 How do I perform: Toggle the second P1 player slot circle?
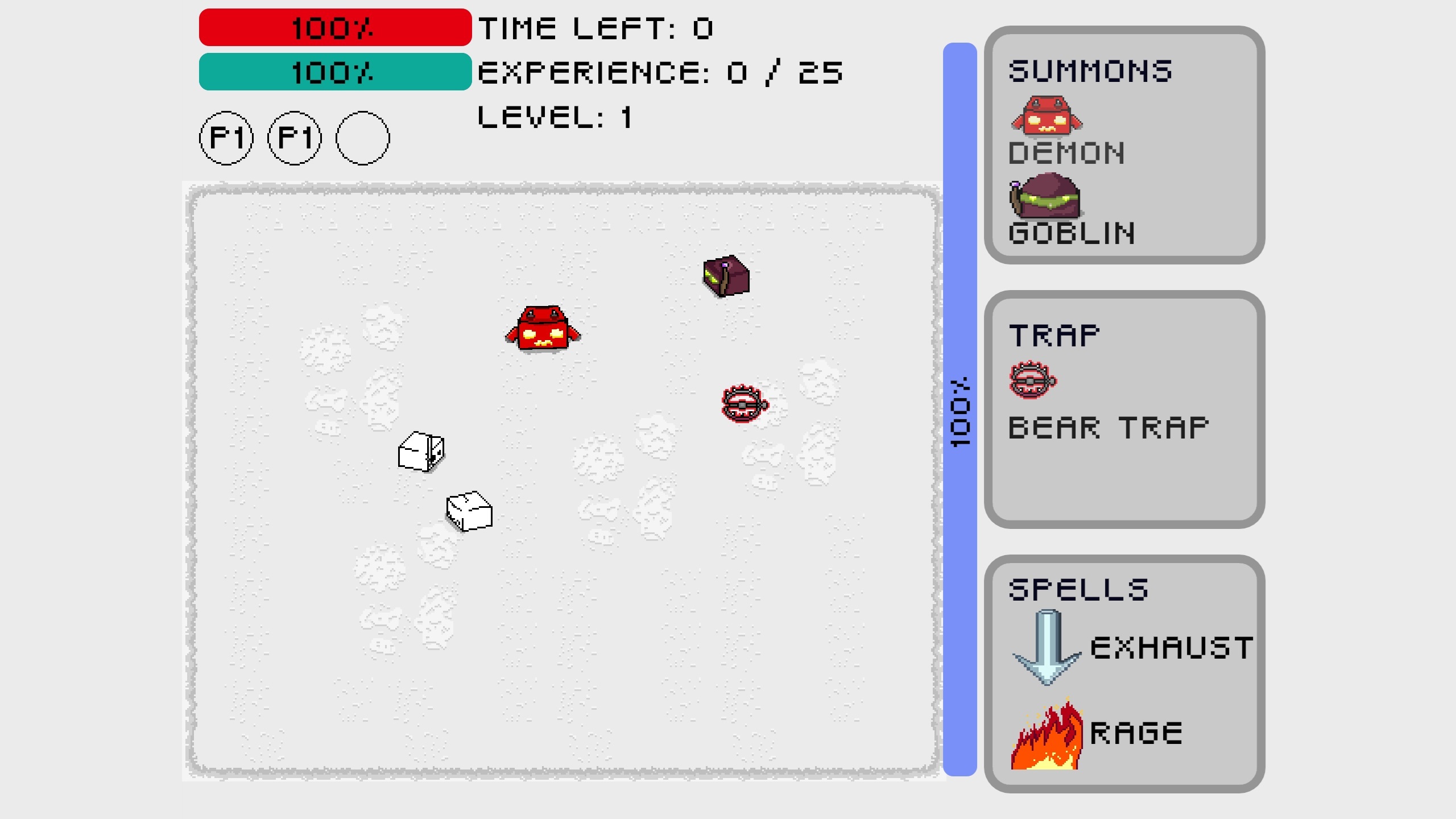(x=293, y=138)
